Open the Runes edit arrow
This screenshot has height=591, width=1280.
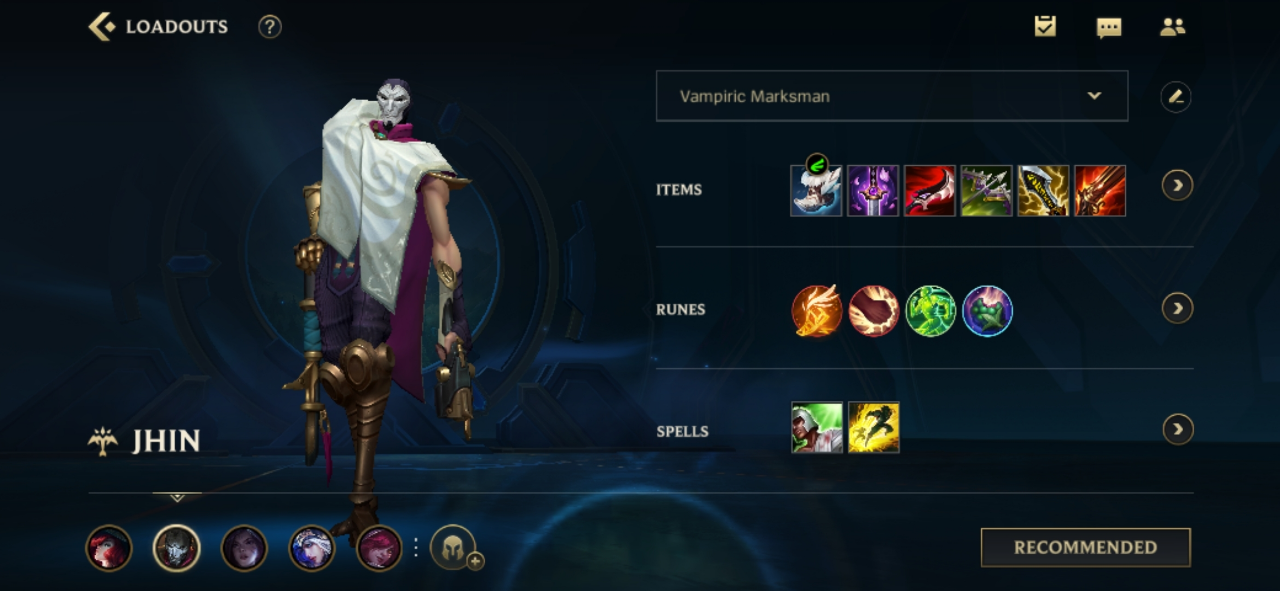coord(1177,308)
